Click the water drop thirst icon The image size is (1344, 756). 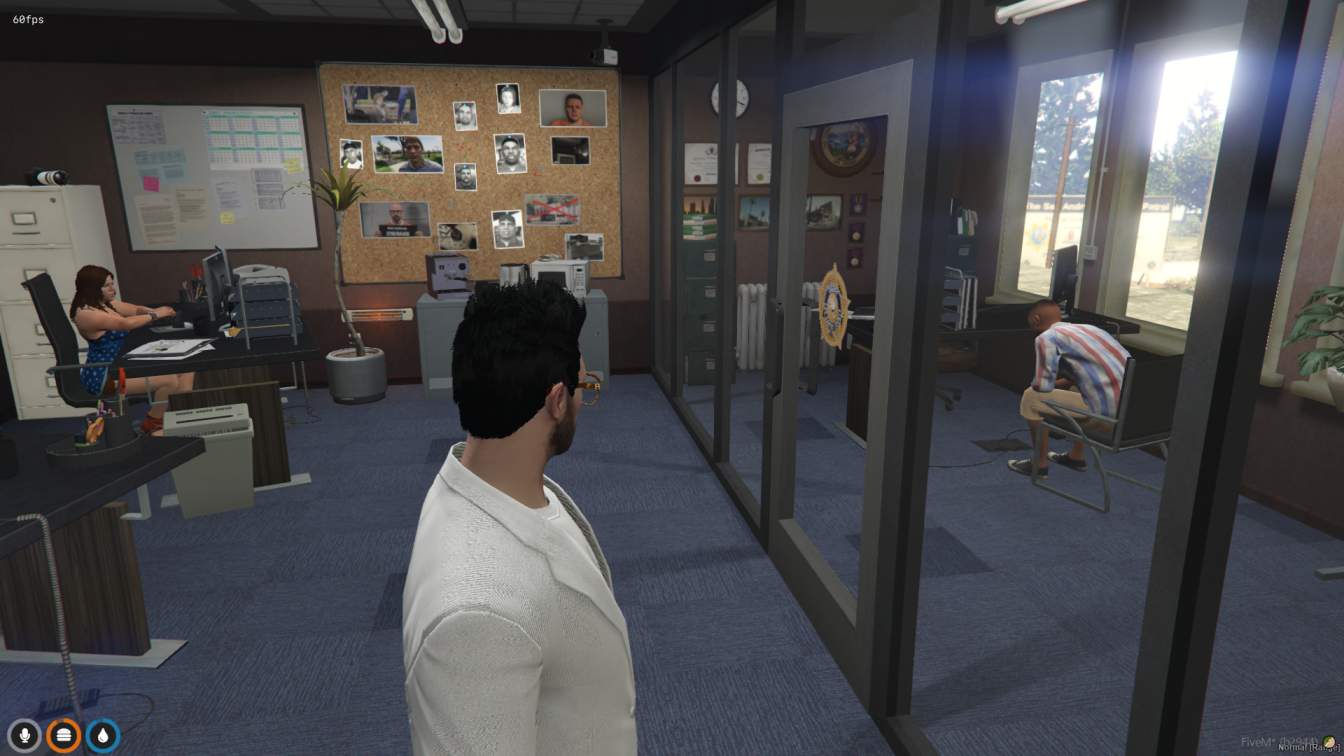pyautogui.click(x=103, y=736)
